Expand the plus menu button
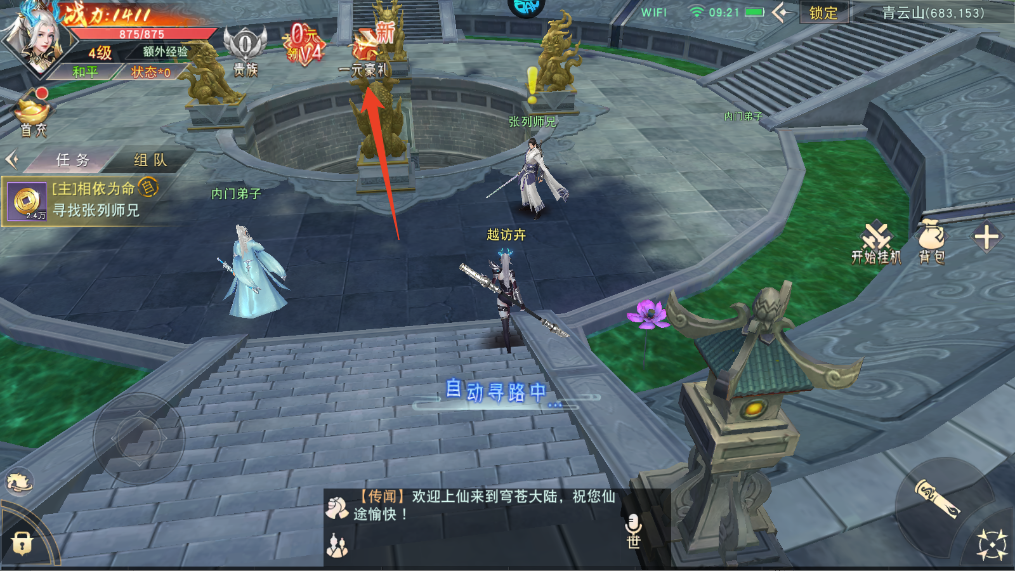Viewport: 1015px width, 571px height. [986, 237]
